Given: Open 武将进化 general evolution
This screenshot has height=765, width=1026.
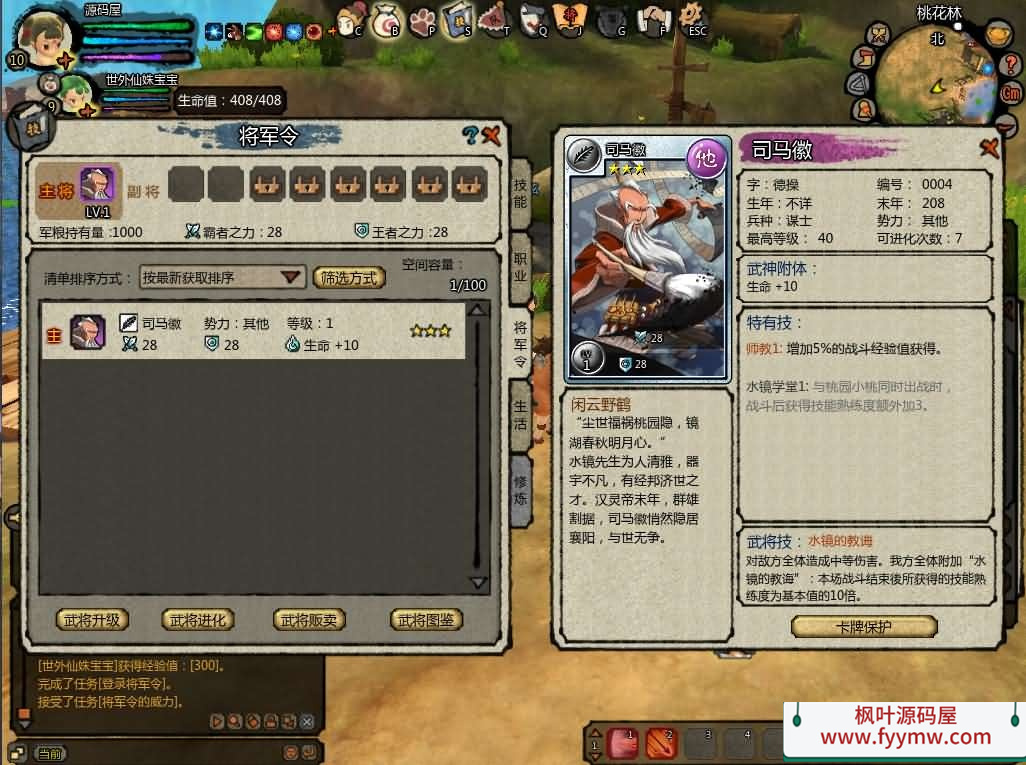Looking at the screenshot, I should (197, 620).
